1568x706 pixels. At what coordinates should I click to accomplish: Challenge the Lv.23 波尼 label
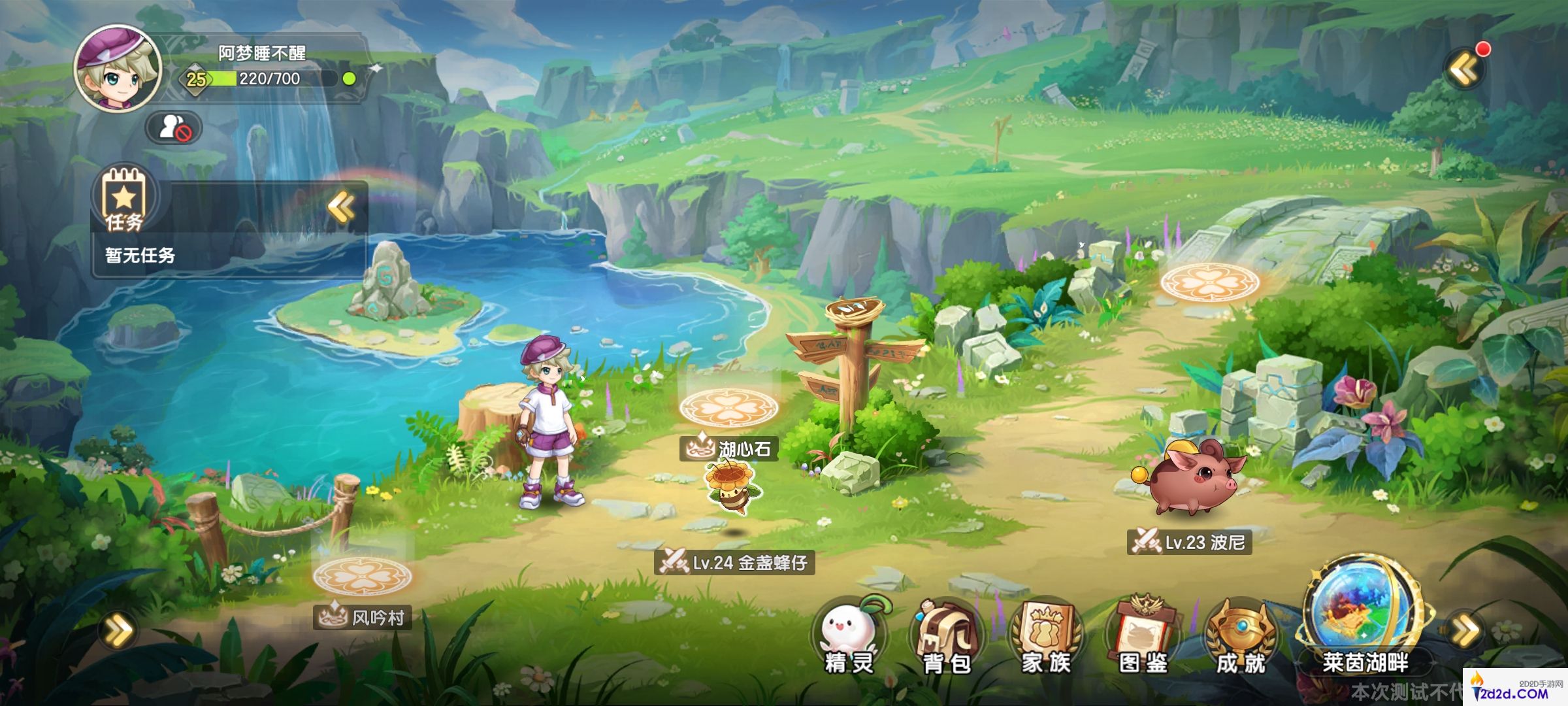(x=1189, y=542)
